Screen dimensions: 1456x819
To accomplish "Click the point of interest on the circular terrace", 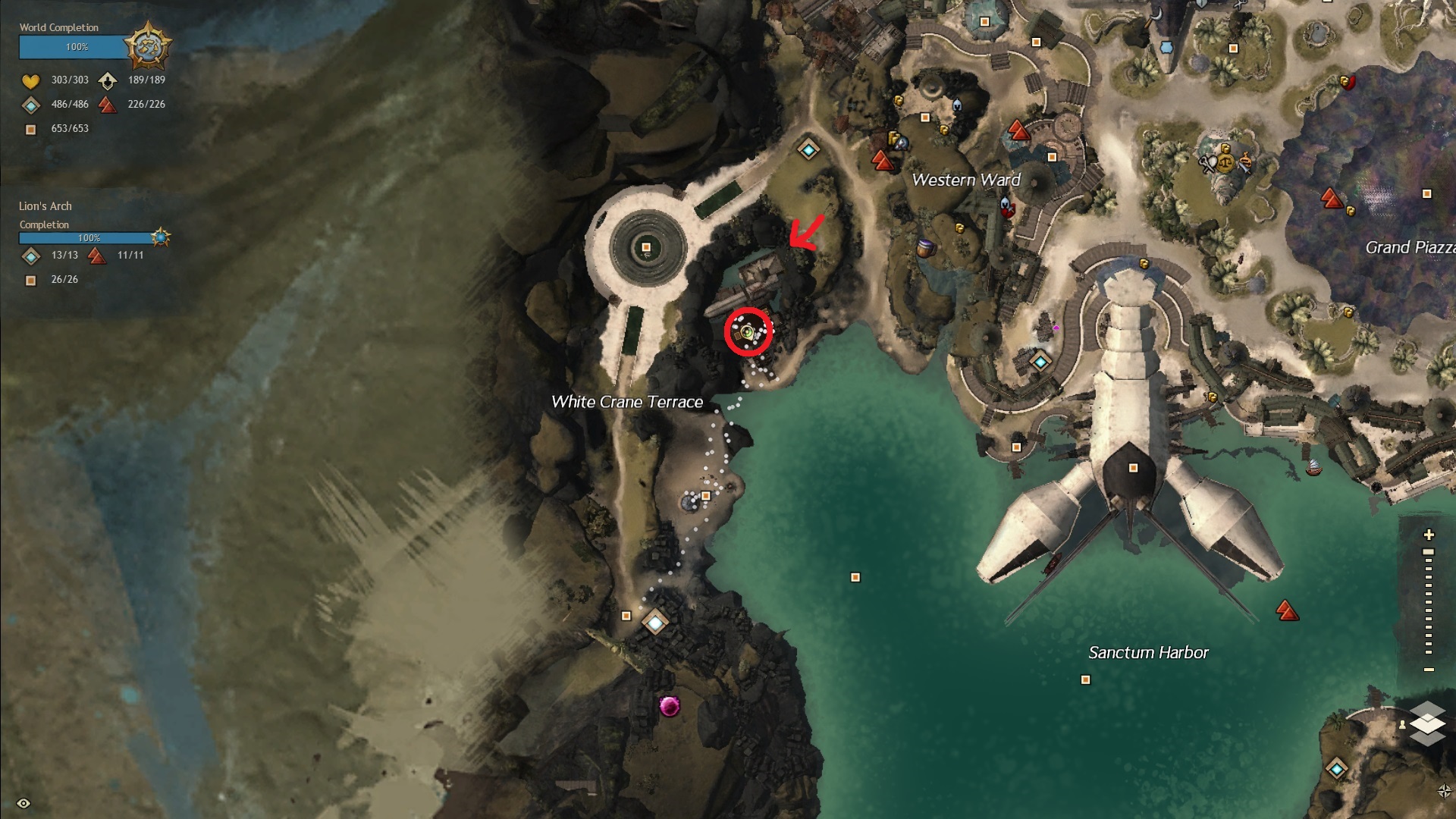I will tap(646, 247).
